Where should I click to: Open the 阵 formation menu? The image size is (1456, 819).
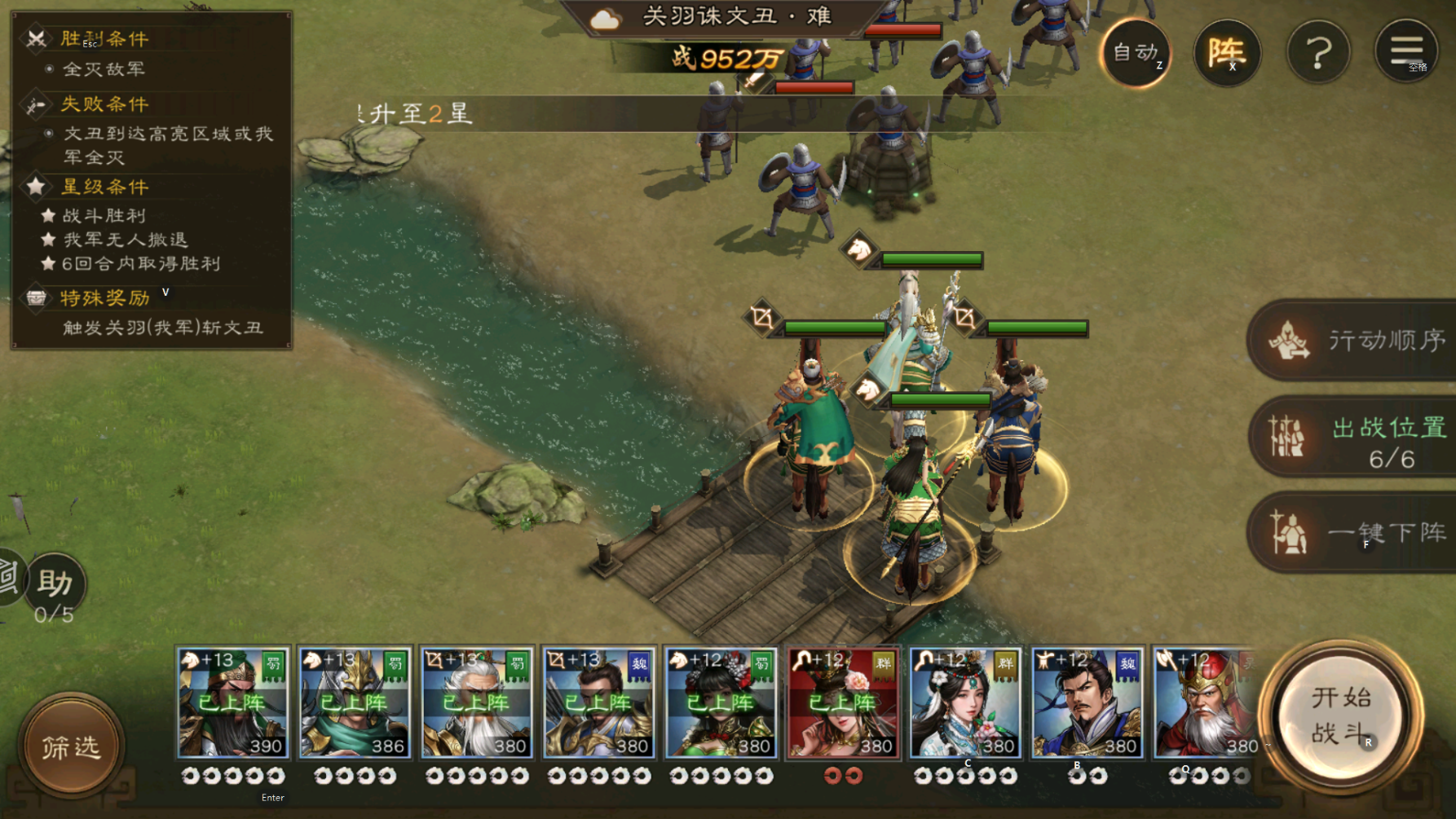(x=1227, y=53)
